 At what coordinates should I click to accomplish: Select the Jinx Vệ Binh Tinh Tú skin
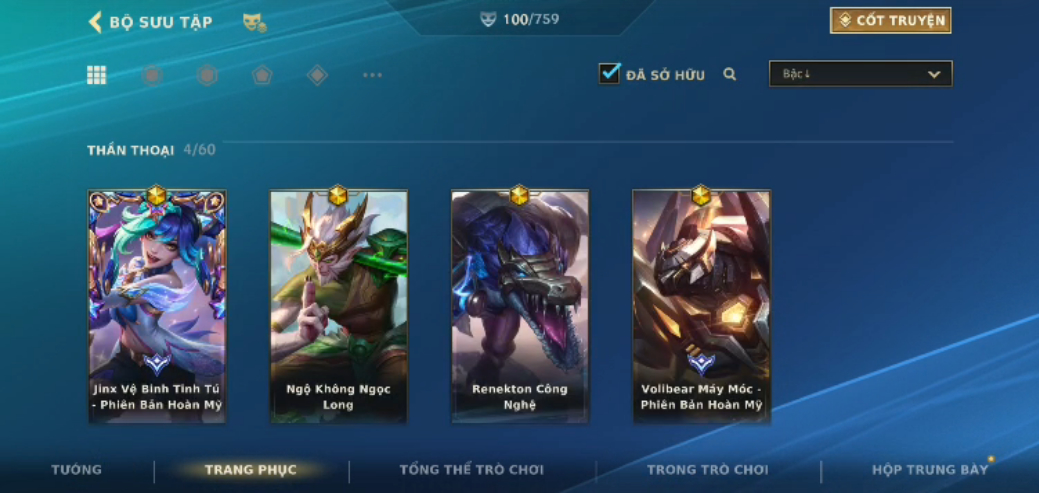157,305
